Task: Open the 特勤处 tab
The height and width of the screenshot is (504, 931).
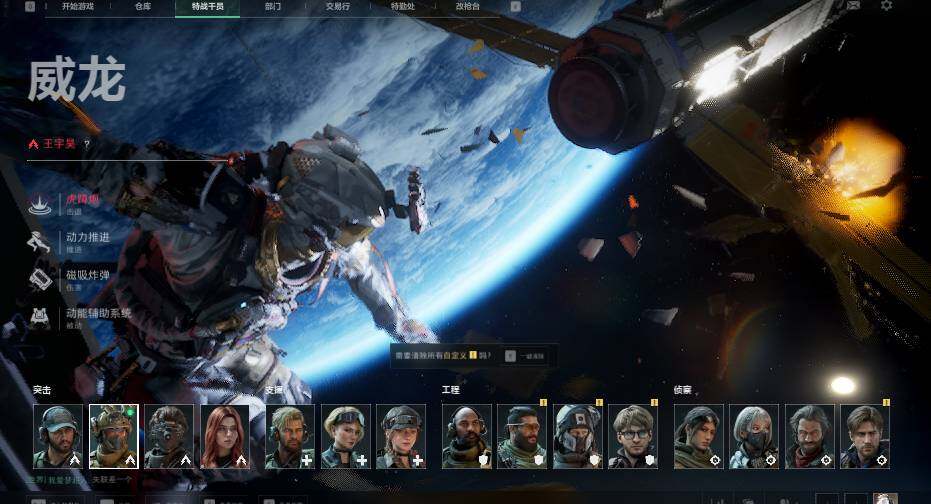Action: pyautogui.click(x=403, y=6)
